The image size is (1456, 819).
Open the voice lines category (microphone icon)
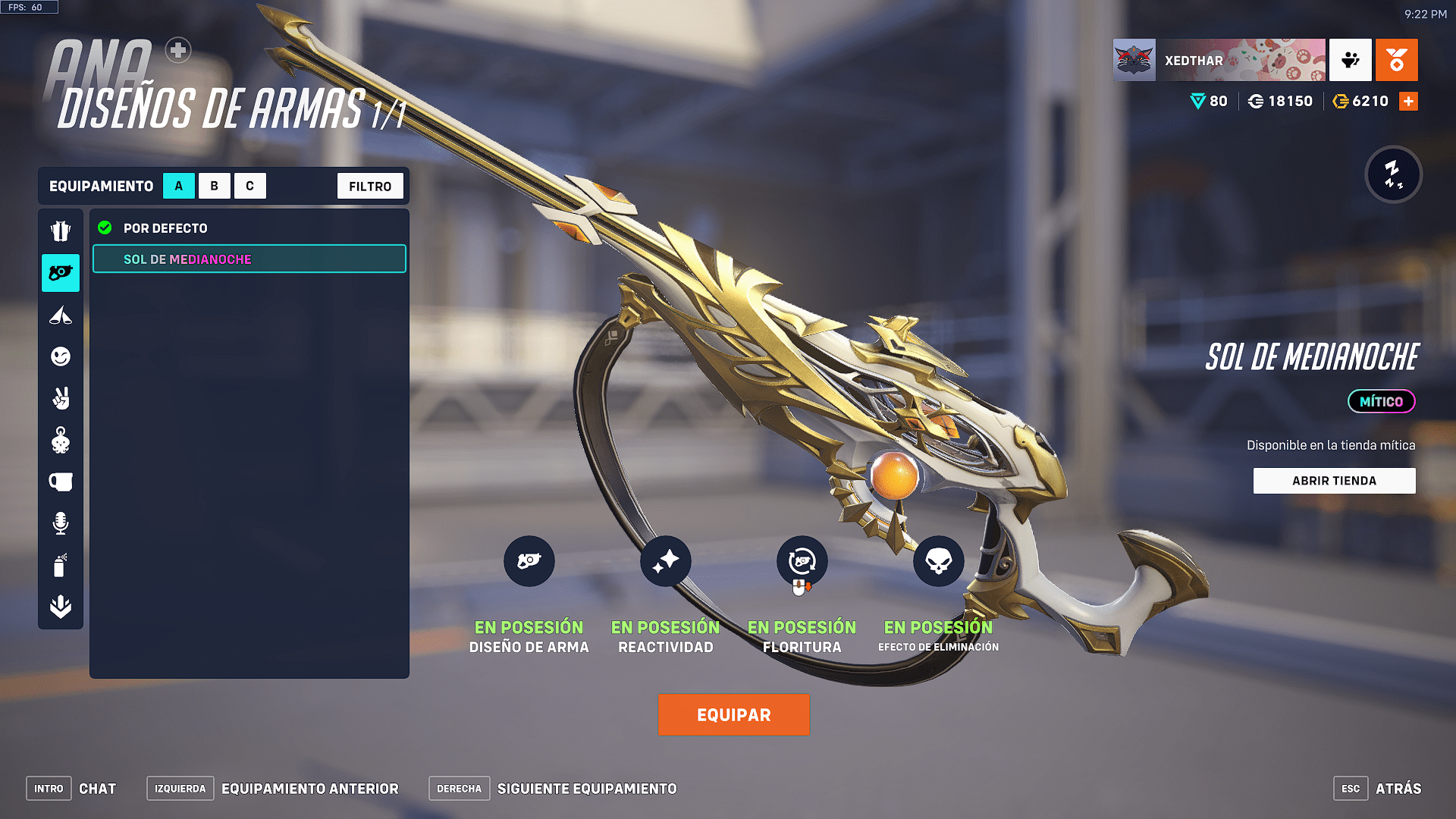point(61,523)
